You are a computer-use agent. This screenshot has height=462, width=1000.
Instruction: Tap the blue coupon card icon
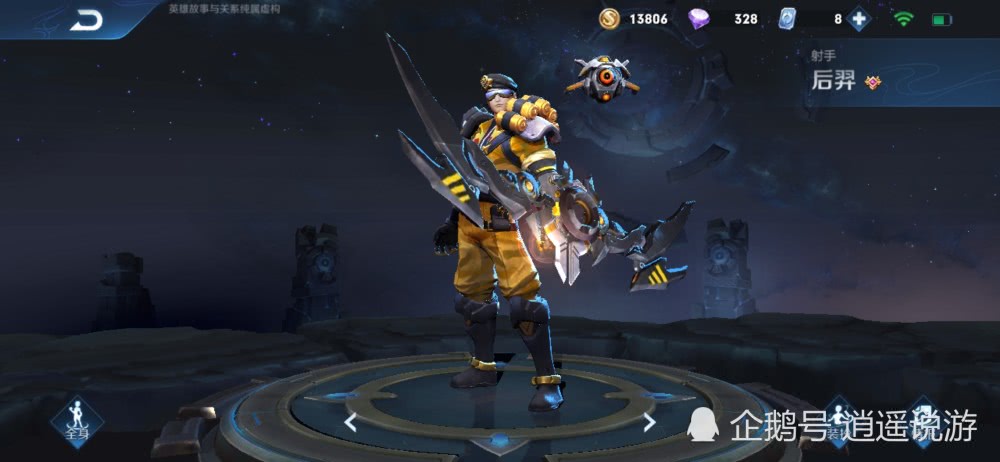787,18
